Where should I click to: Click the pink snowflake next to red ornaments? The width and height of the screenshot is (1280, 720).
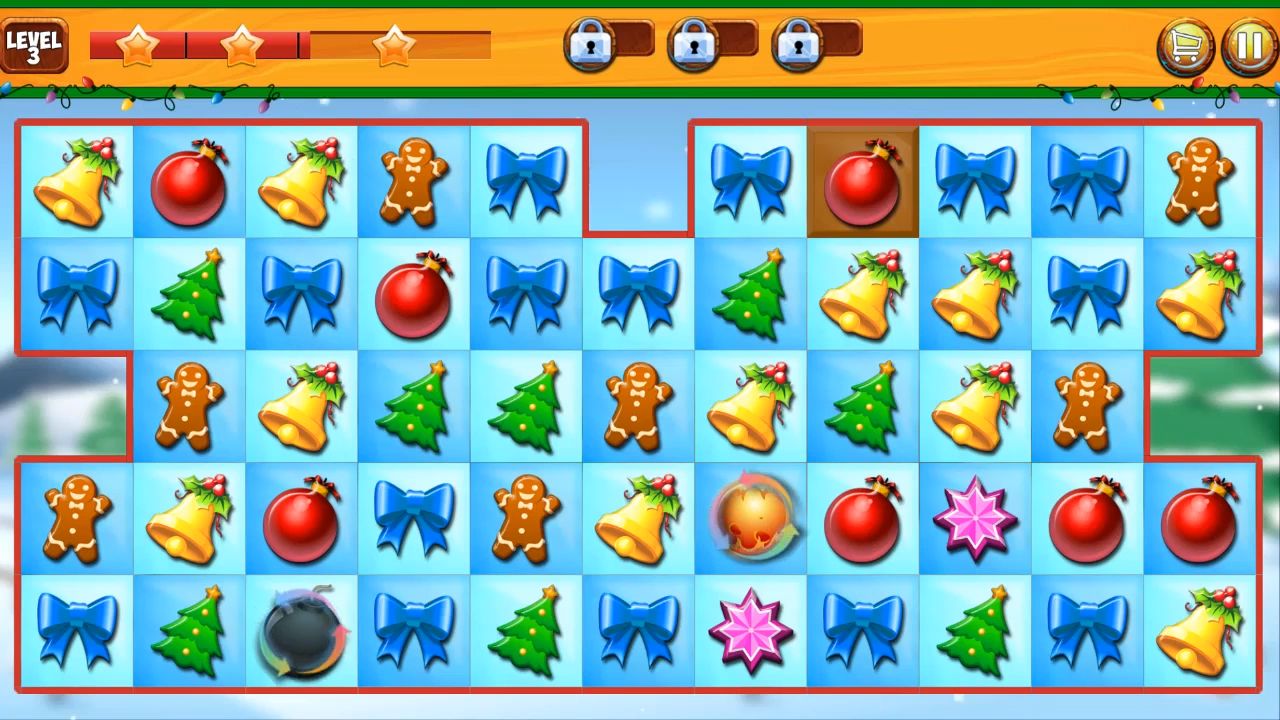point(975,519)
